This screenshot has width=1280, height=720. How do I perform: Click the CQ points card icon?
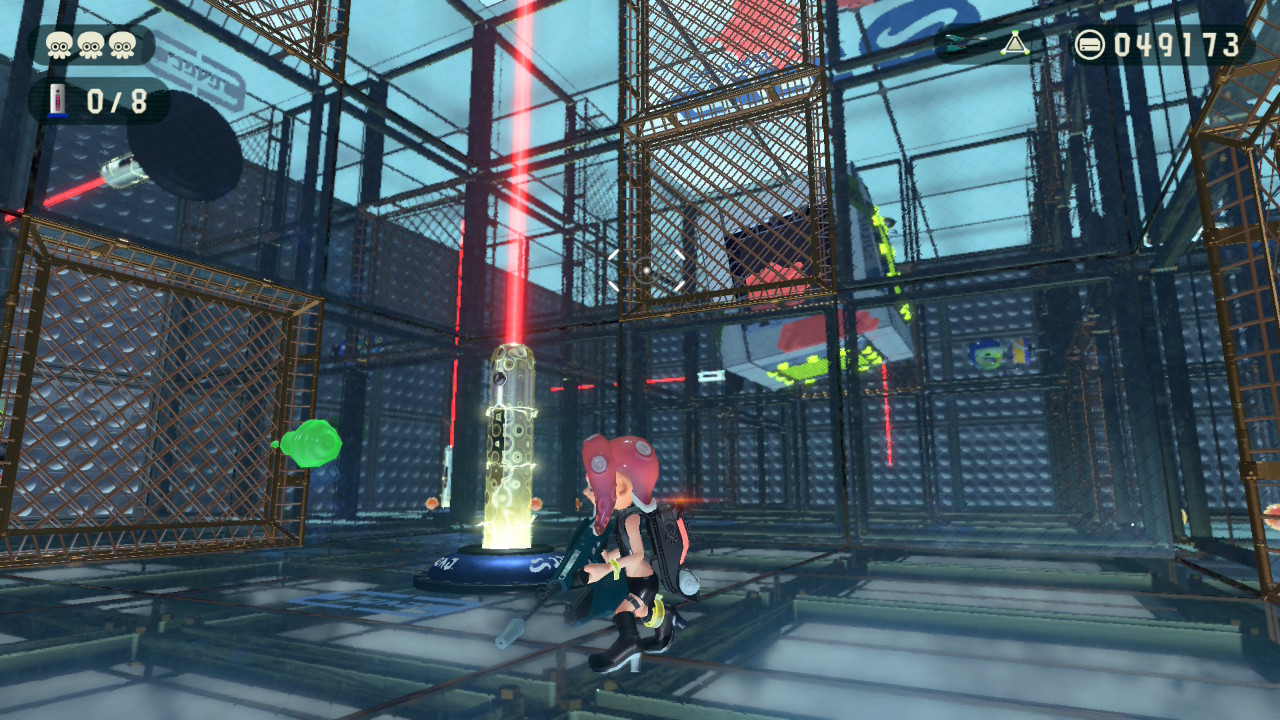pos(1089,44)
